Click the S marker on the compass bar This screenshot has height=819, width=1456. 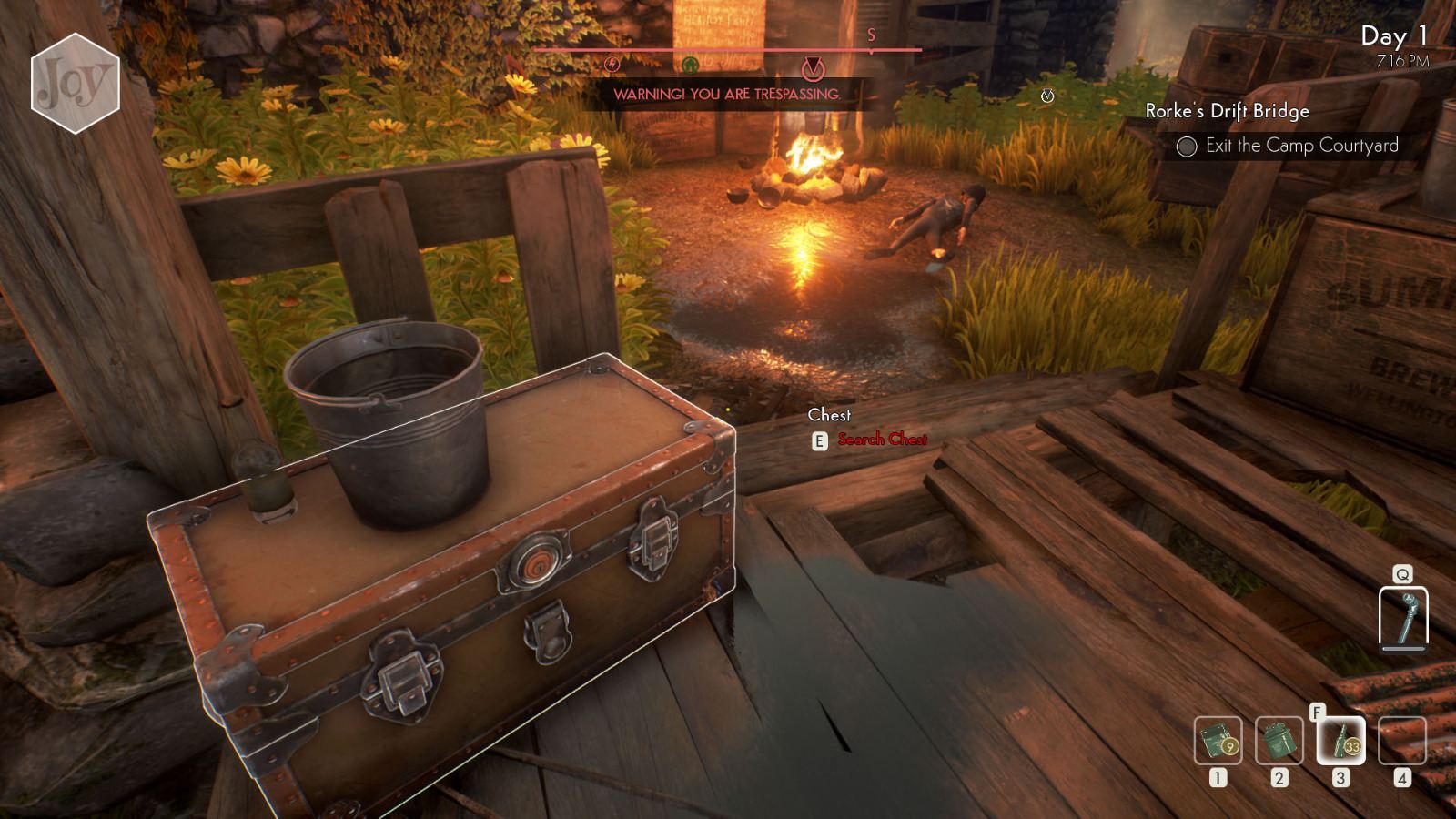[x=871, y=36]
